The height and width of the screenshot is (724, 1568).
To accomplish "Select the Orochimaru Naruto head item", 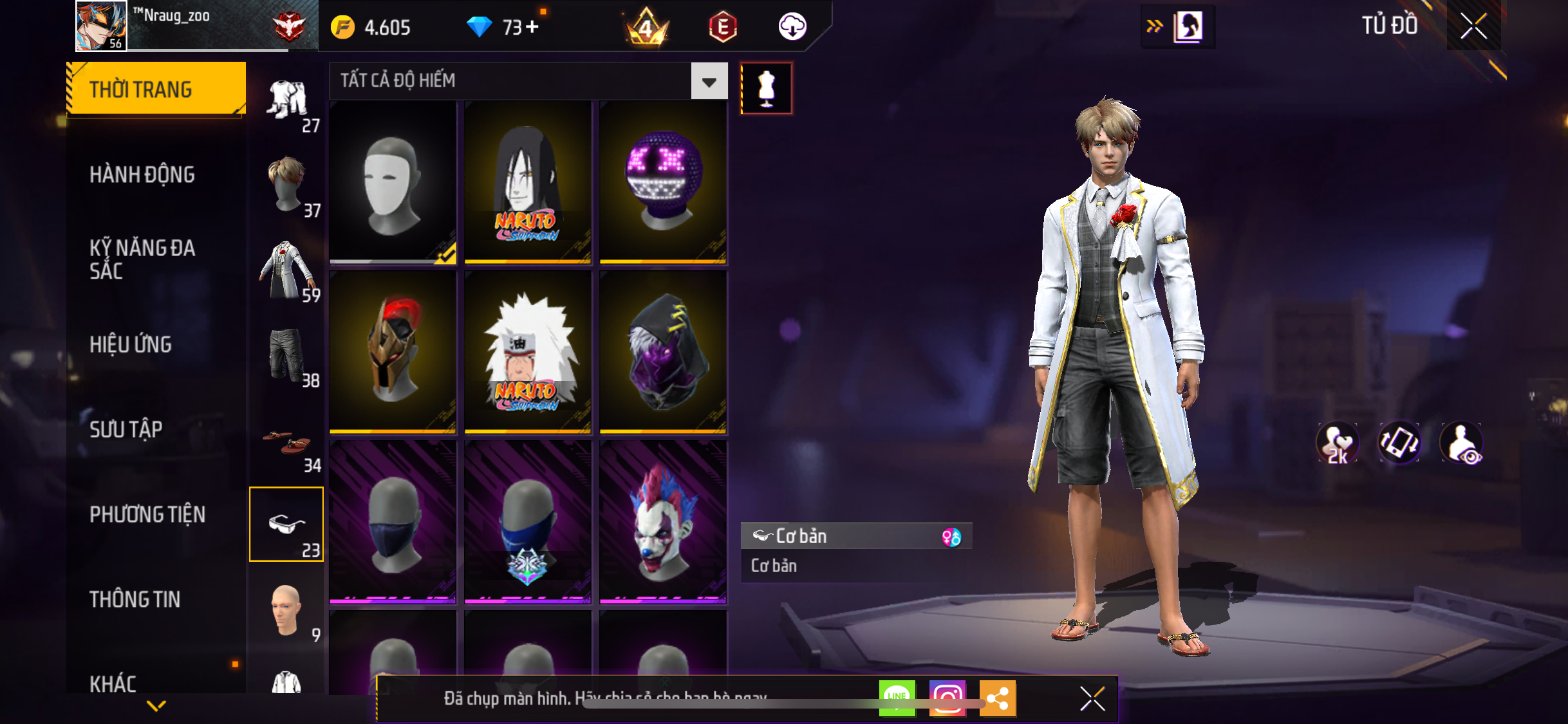I will (x=528, y=182).
